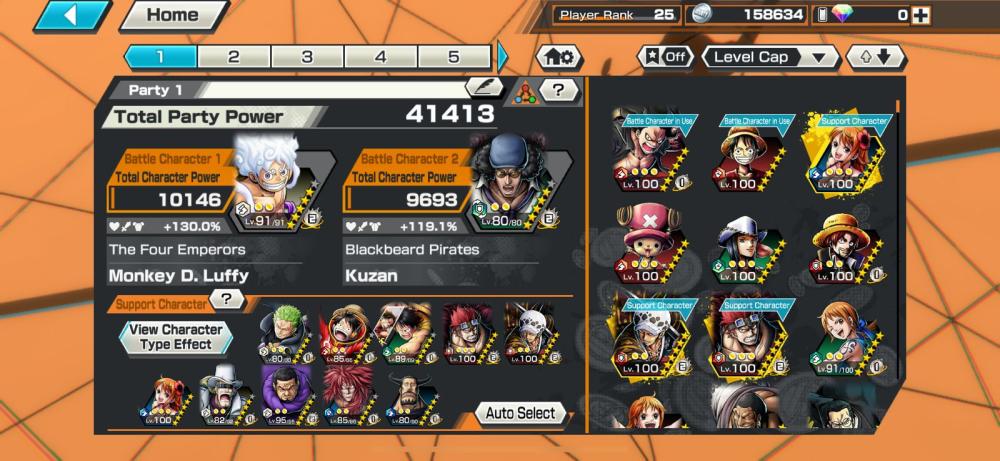Select party tab 4

pyautogui.click(x=381, y=57)
